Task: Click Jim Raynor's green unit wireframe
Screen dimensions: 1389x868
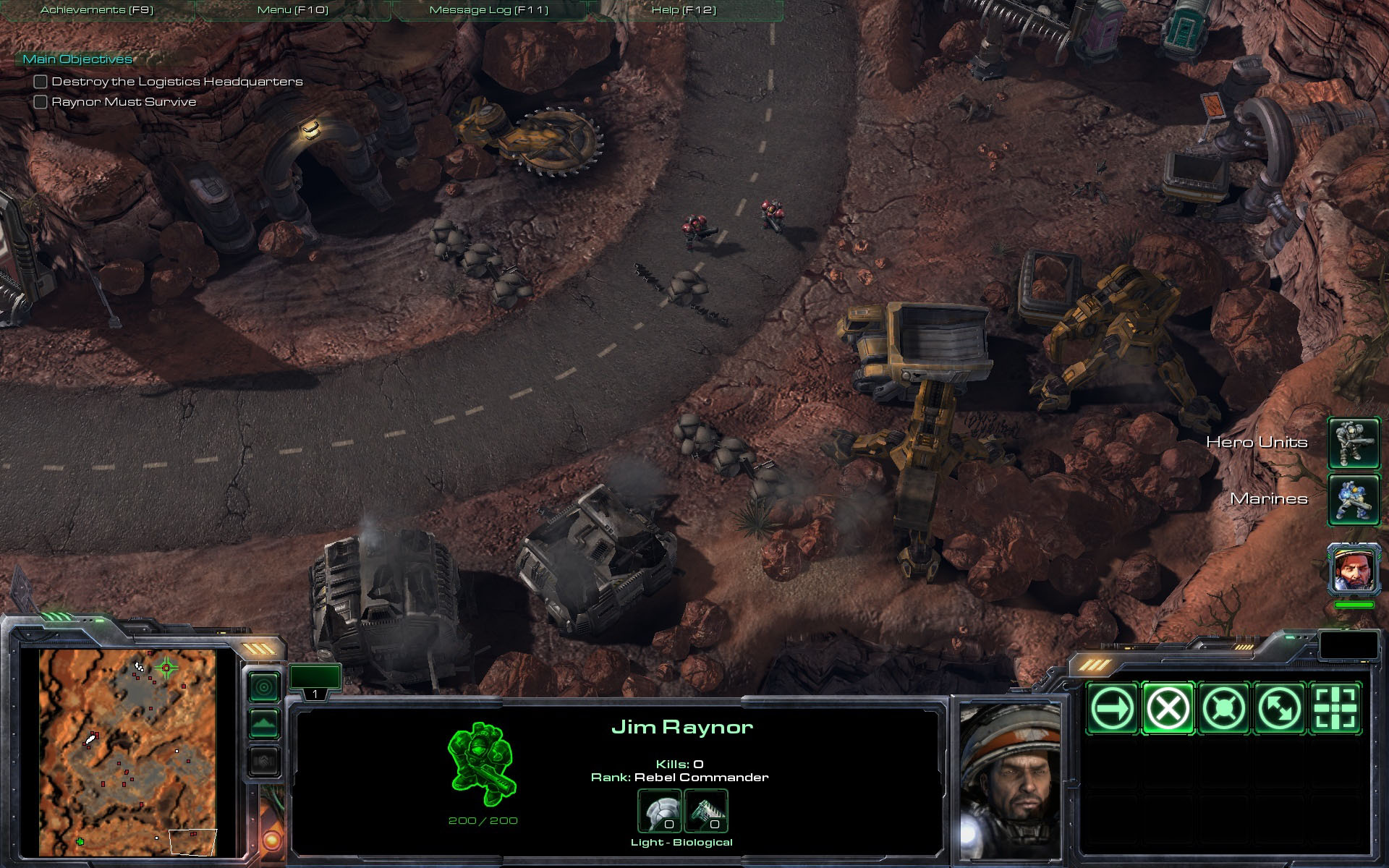Action: tap(483, 764)
